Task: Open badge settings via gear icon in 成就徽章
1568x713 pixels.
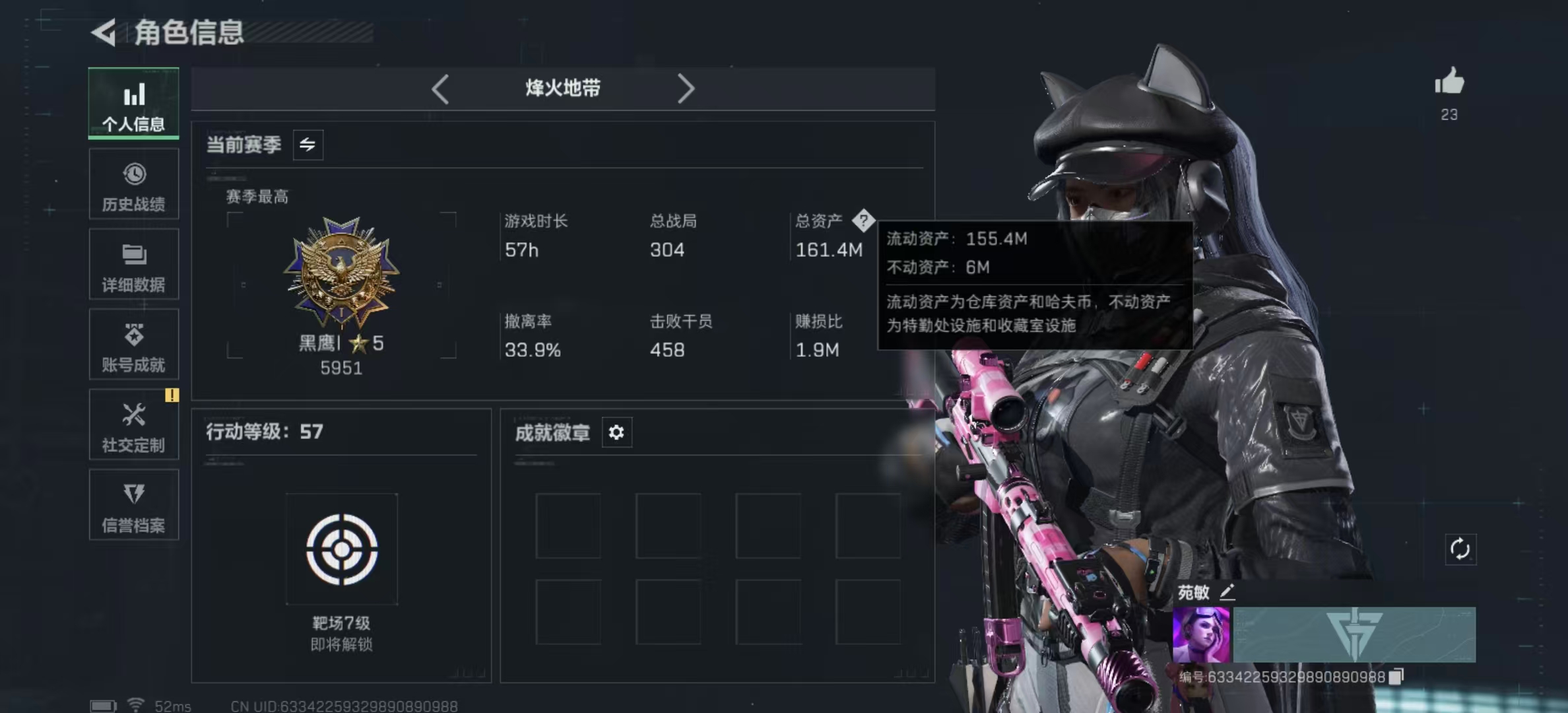Action: [x=617, y=432]
